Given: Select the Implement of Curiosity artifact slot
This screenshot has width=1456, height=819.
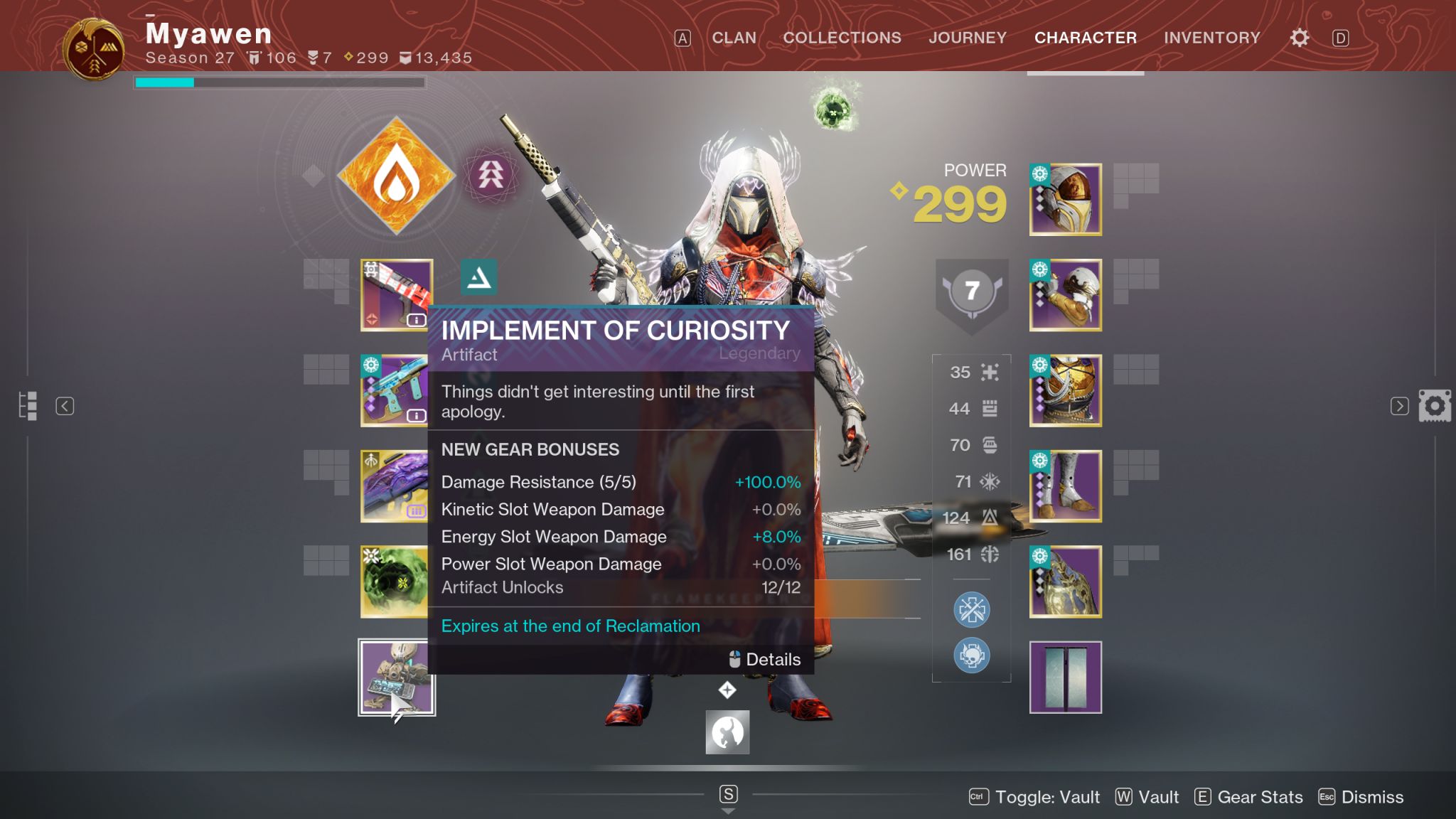Looking at the screenshot, I should (396, 677).
